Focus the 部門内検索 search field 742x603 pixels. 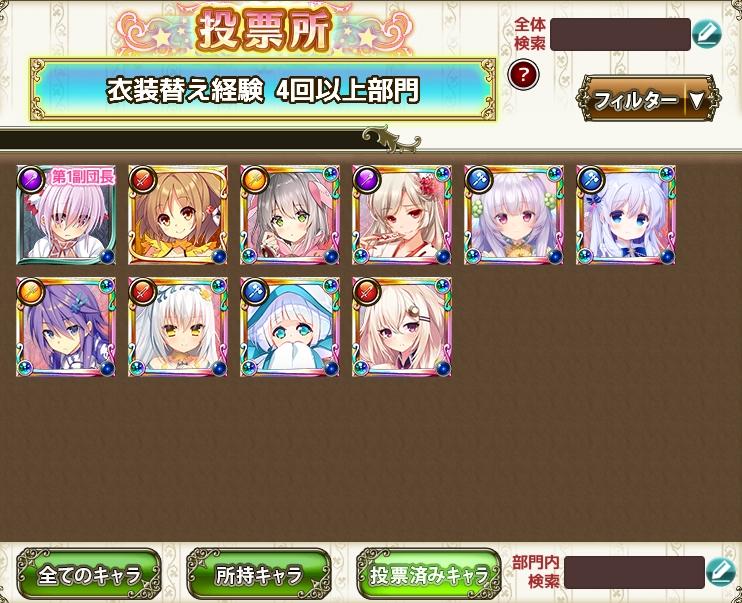633,573
